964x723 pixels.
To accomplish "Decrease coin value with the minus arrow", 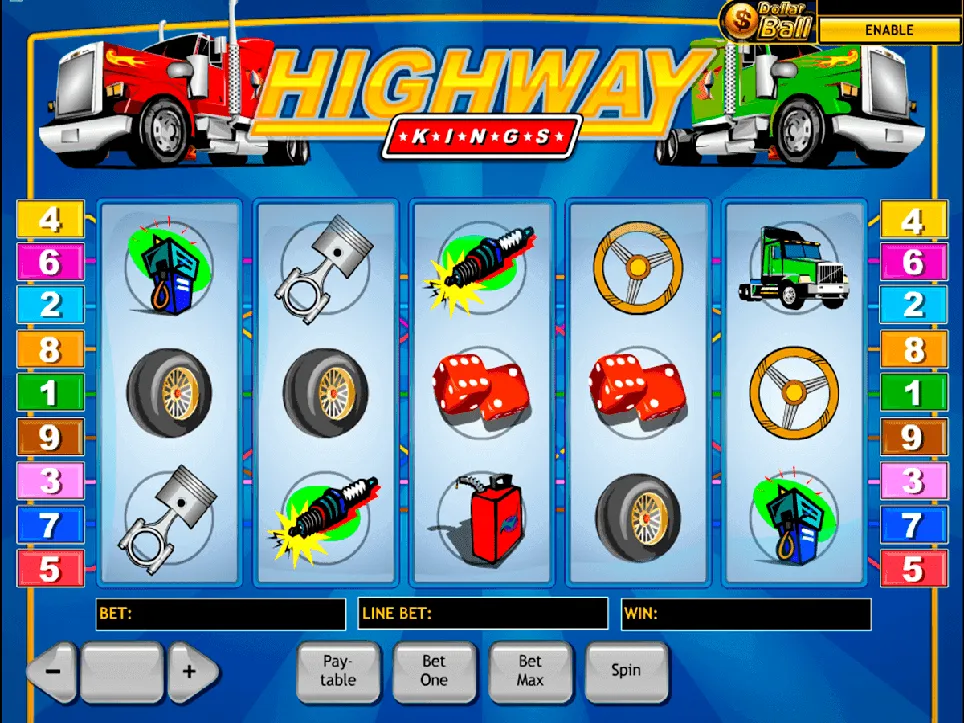I will 54,671.
